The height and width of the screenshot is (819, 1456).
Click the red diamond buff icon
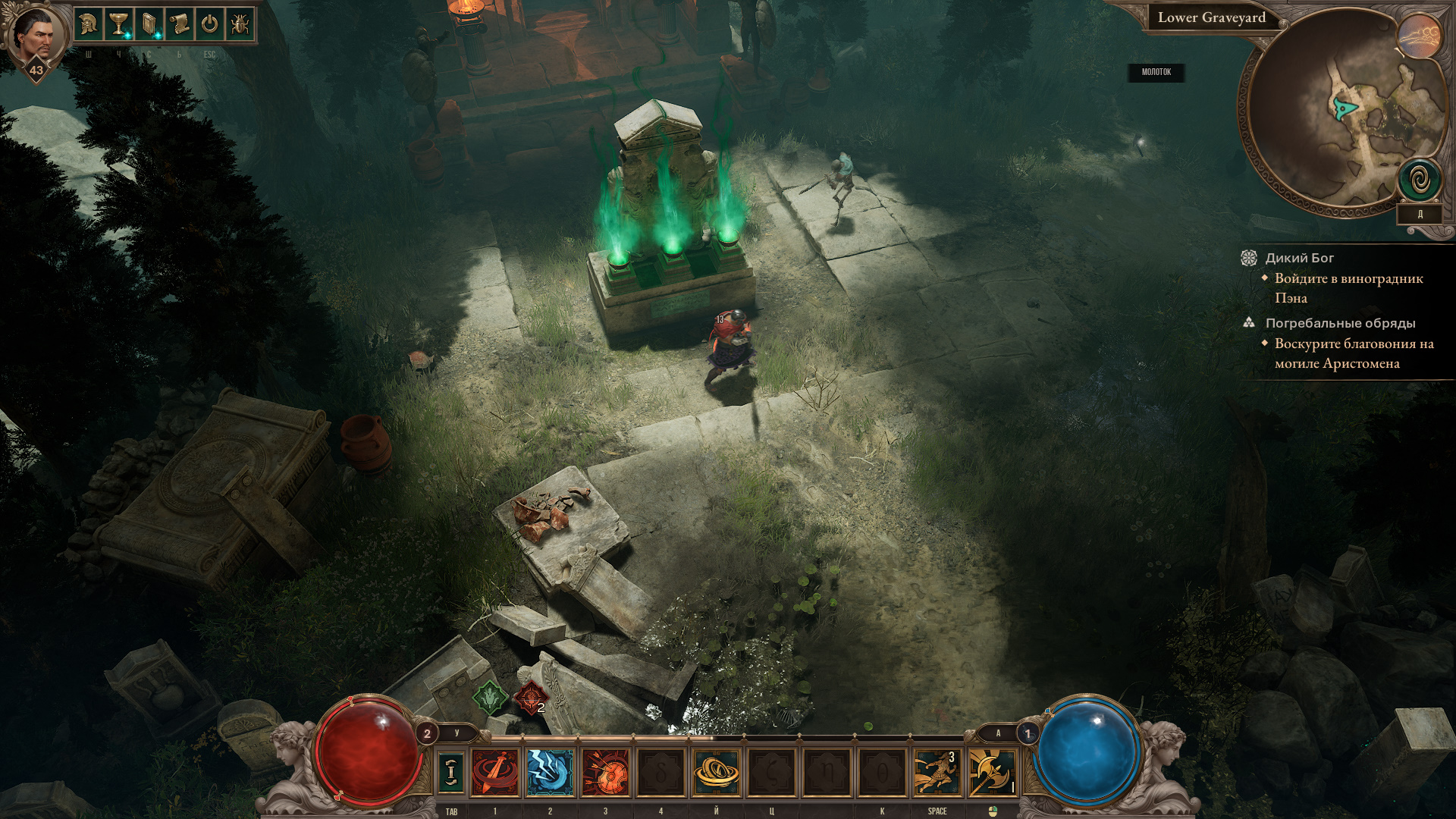(x=531, y=698)
